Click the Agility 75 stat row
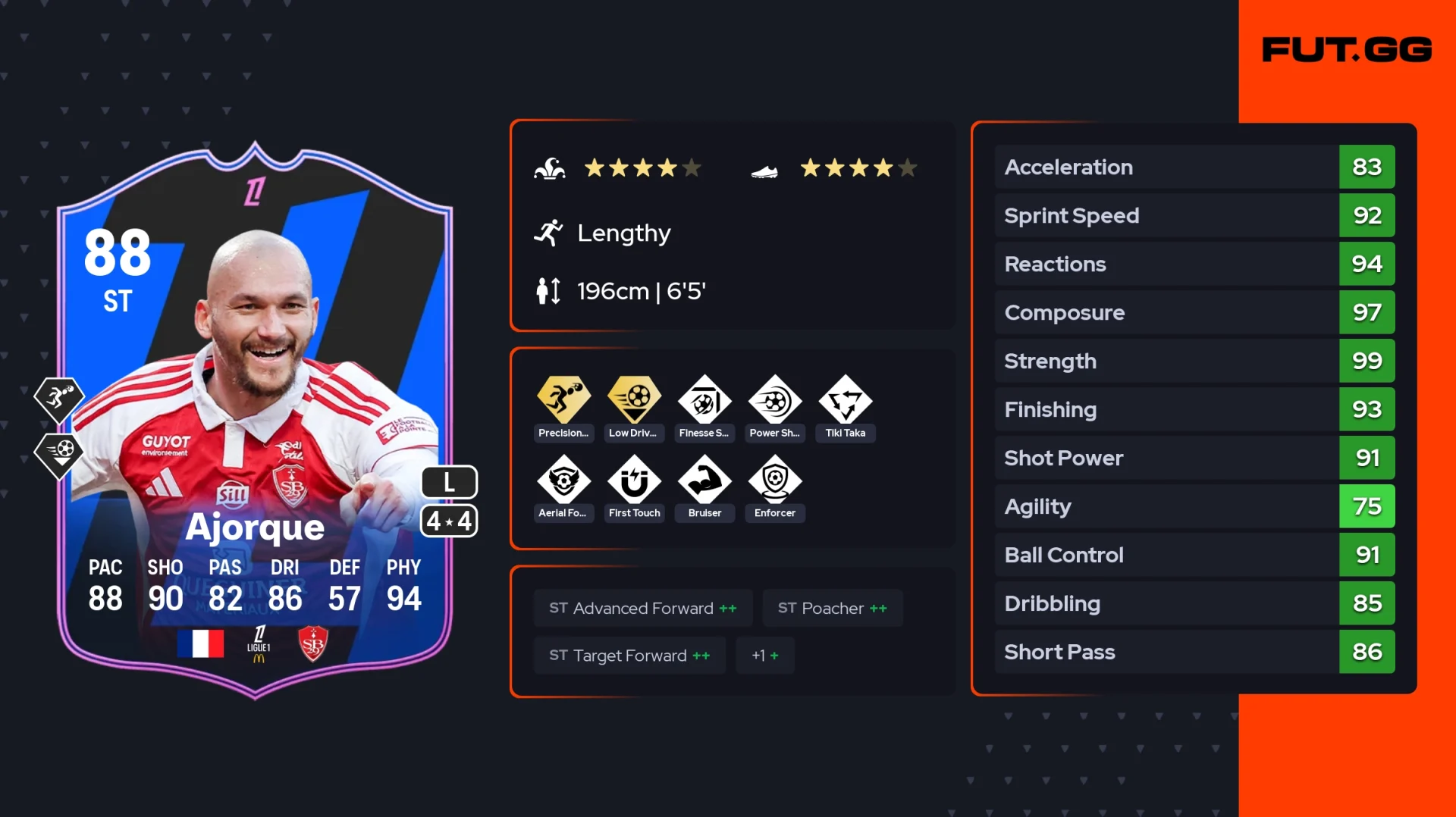1456x817 pixels. [1194, 506]
